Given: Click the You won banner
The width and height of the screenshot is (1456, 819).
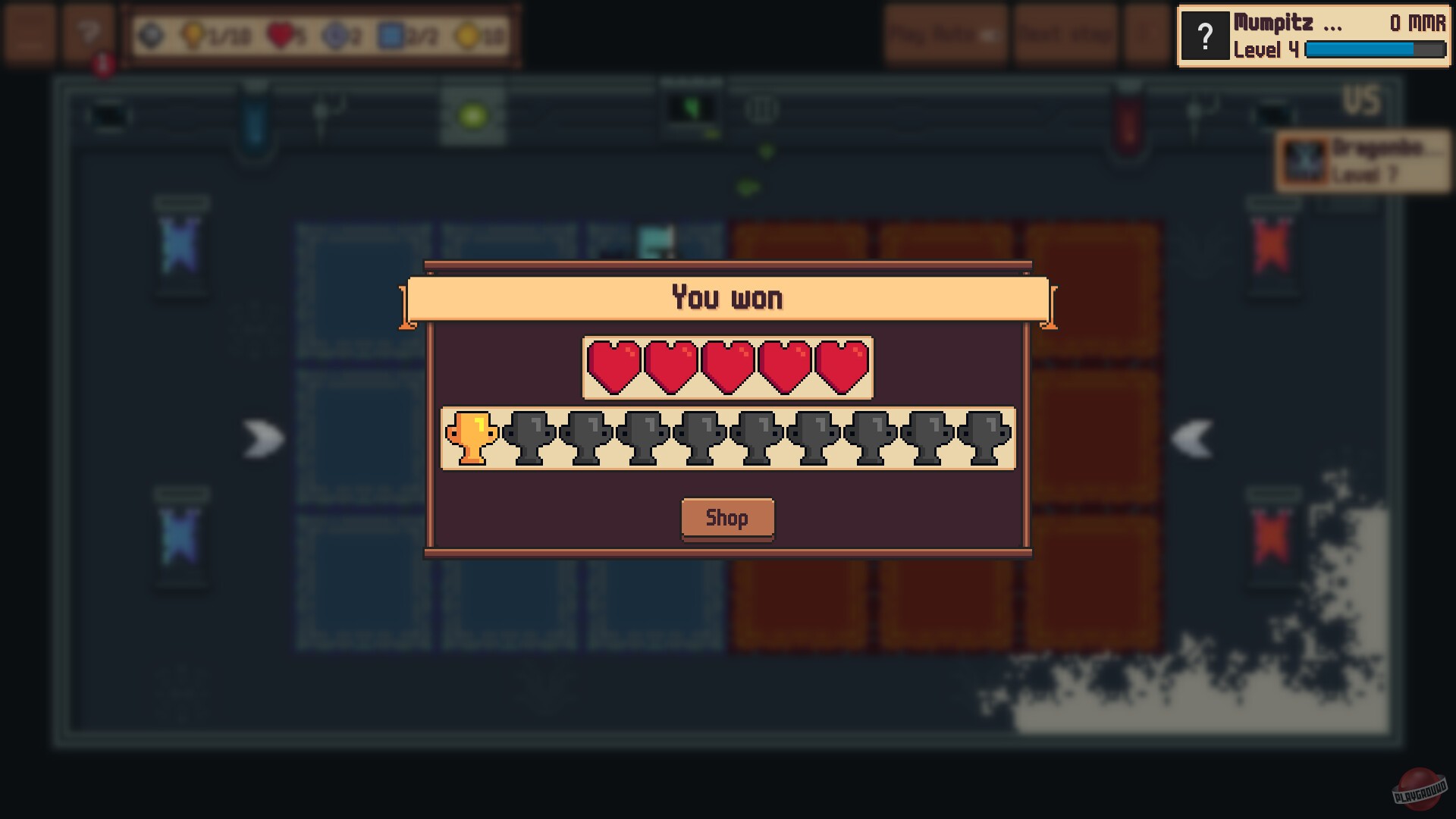Looking at the screenshot, I should pos(727,297).
